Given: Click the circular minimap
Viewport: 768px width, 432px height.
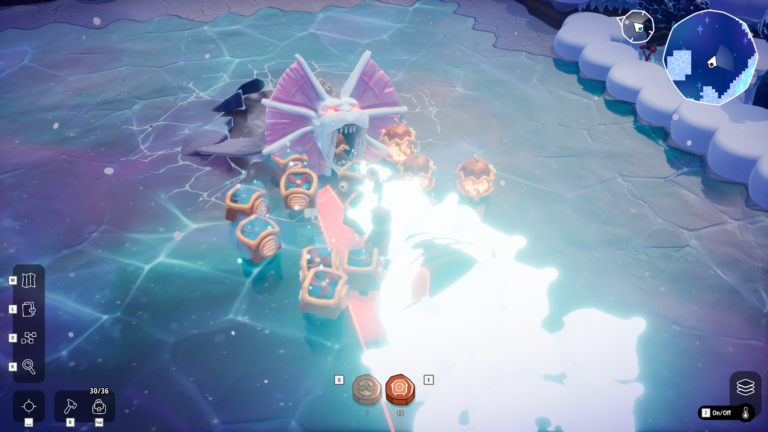Looking at the screenshot, I should tap(710, 57).
